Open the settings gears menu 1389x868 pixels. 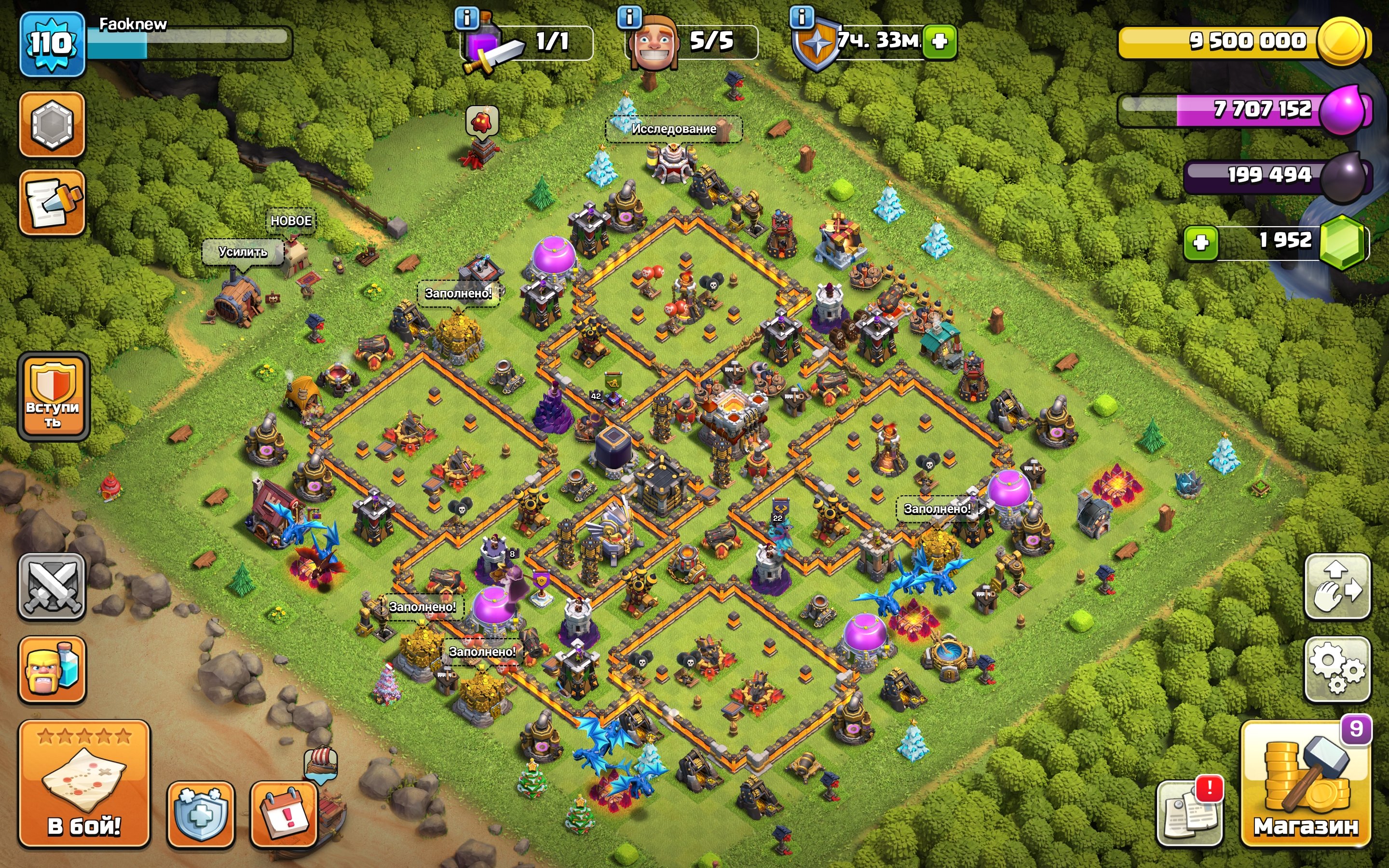click(1337, 669)
